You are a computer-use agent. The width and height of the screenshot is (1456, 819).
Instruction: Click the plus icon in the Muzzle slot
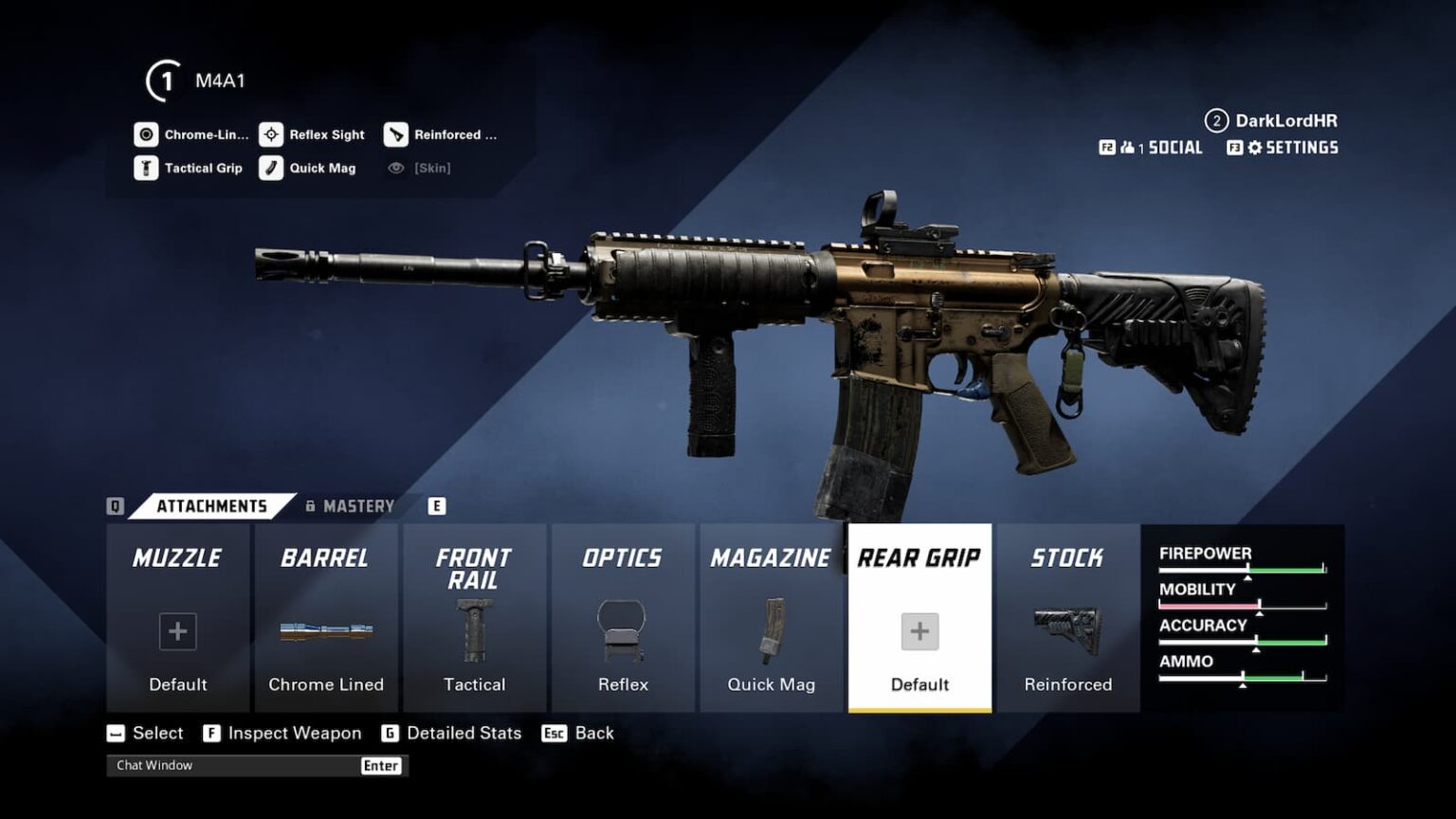pos(177,630)
